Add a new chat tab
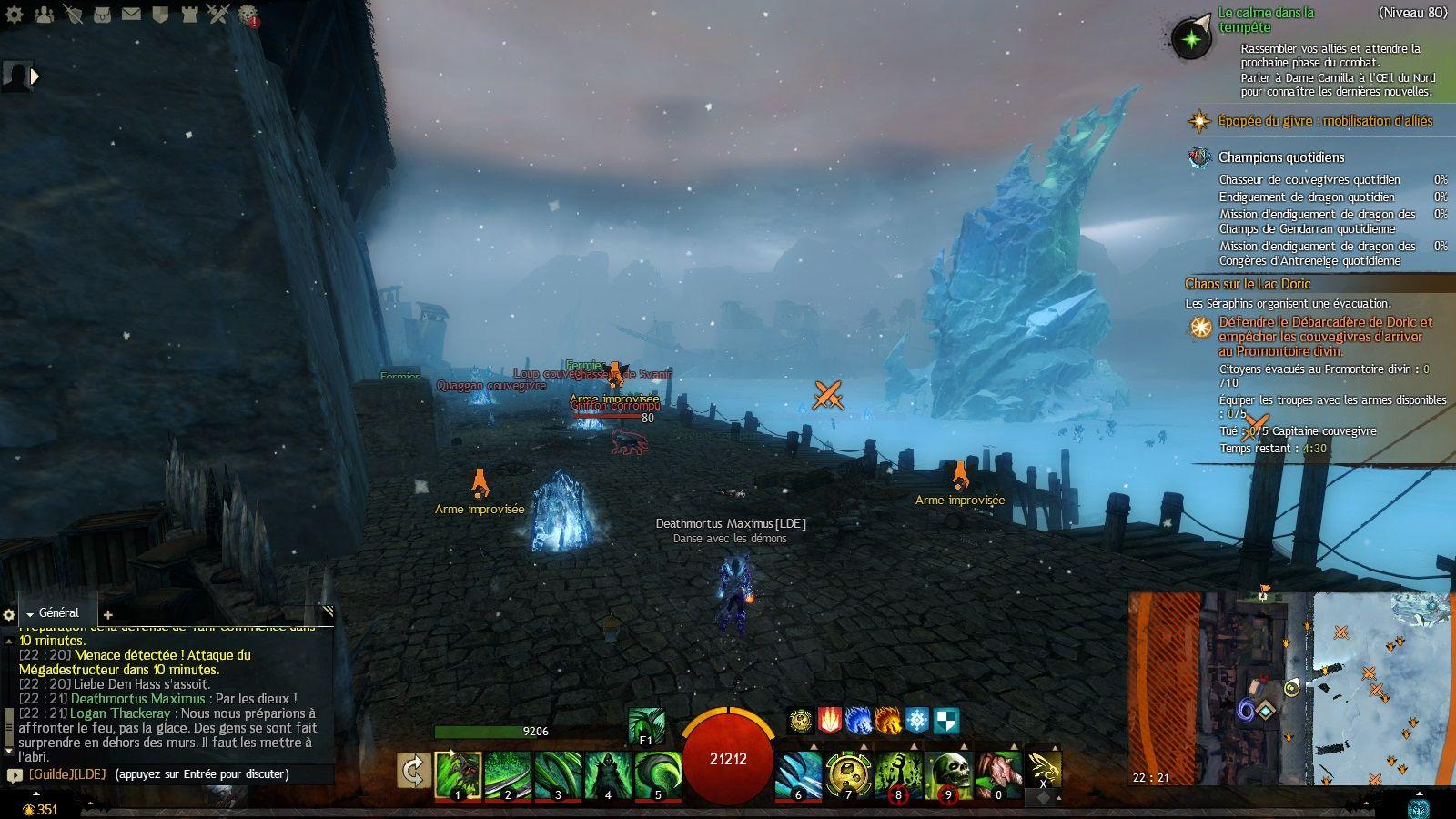The width and height of the screenshot is (1456, 819). (x=107, y=615)
